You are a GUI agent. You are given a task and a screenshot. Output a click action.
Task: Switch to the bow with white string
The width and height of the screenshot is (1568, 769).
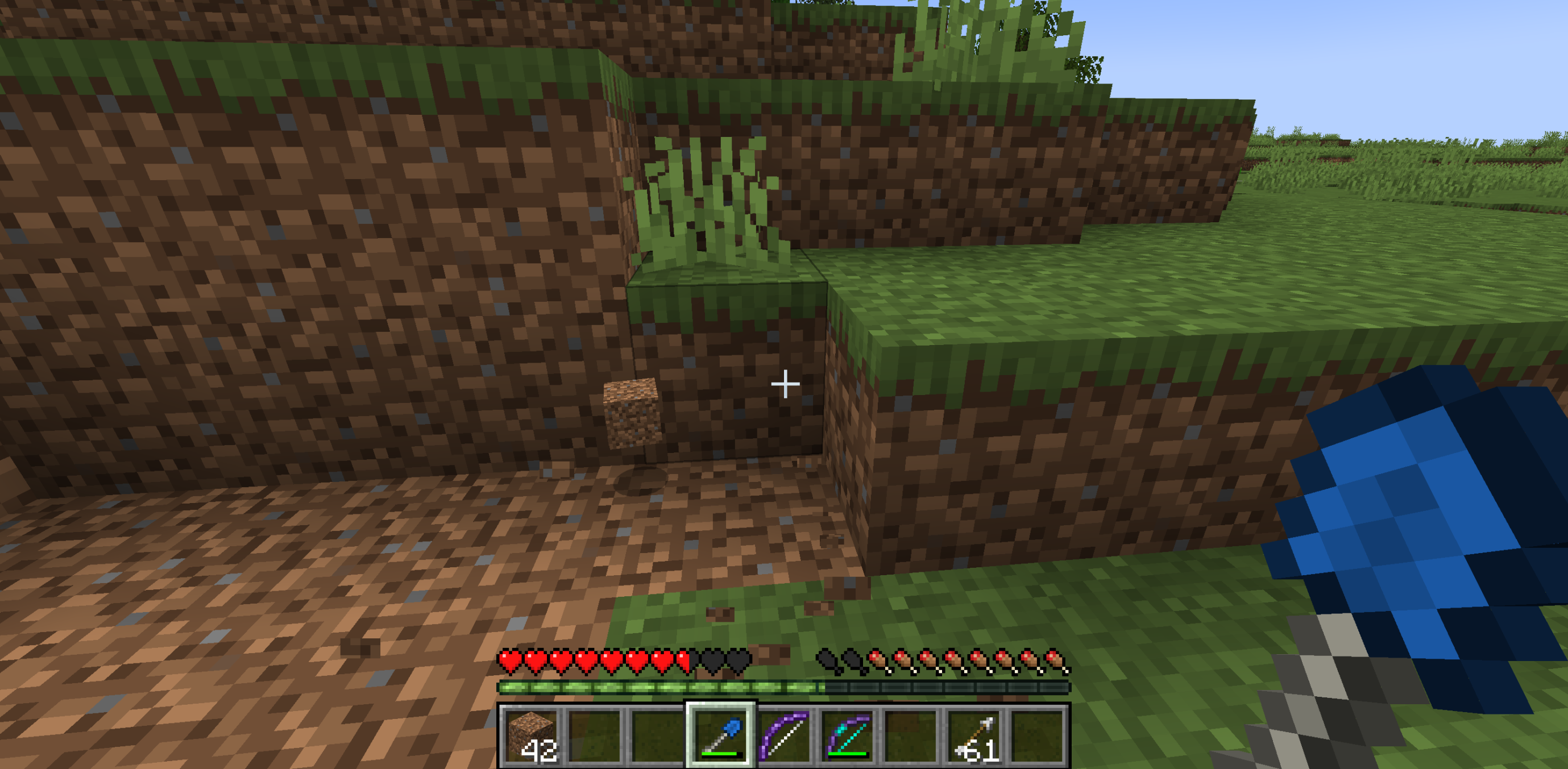[785, 734]
